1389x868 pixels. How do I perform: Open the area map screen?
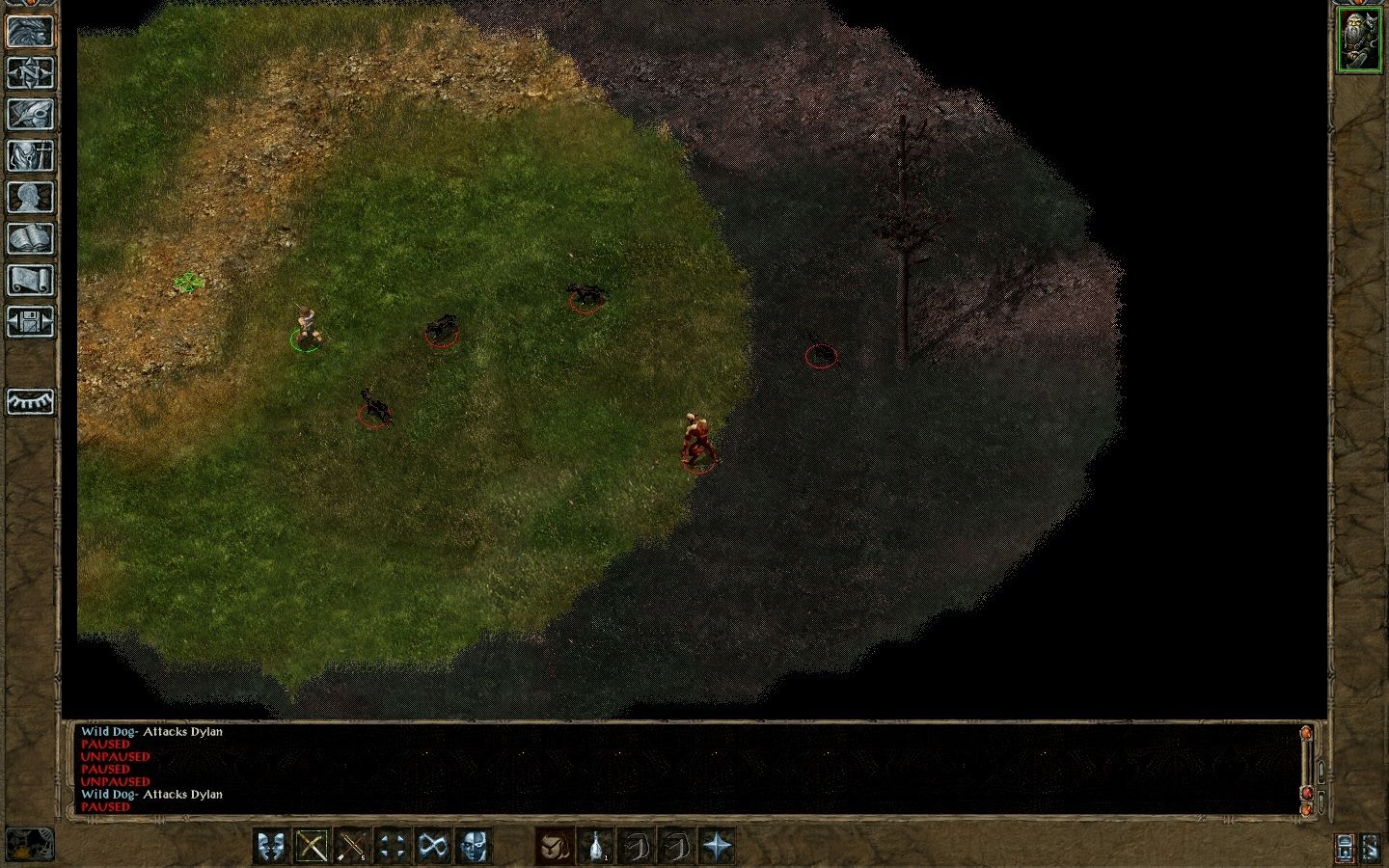tap(30, 72)
